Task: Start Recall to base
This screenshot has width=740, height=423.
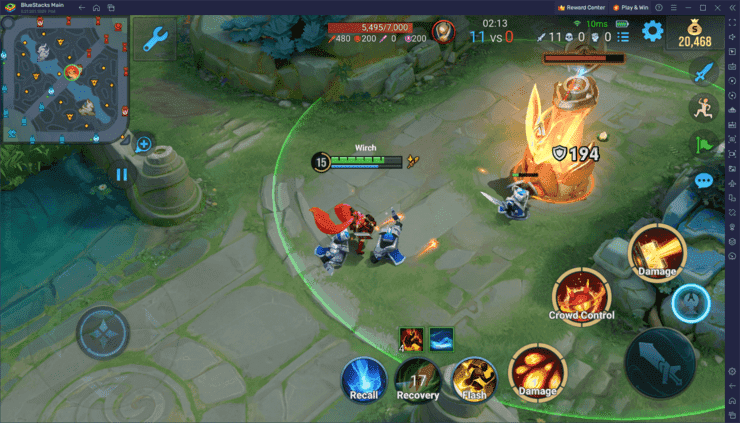Action: point(363,380)
